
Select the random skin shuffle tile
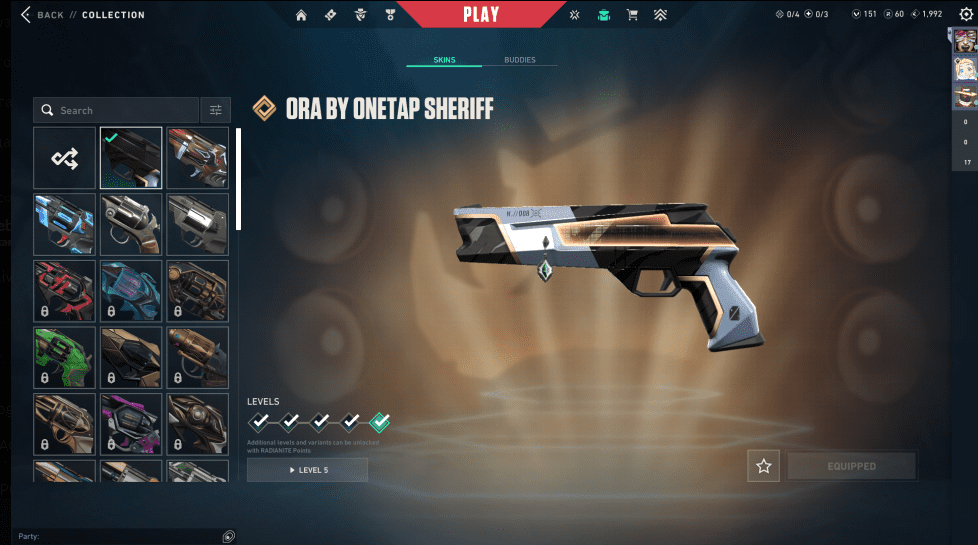coord(65,158)
